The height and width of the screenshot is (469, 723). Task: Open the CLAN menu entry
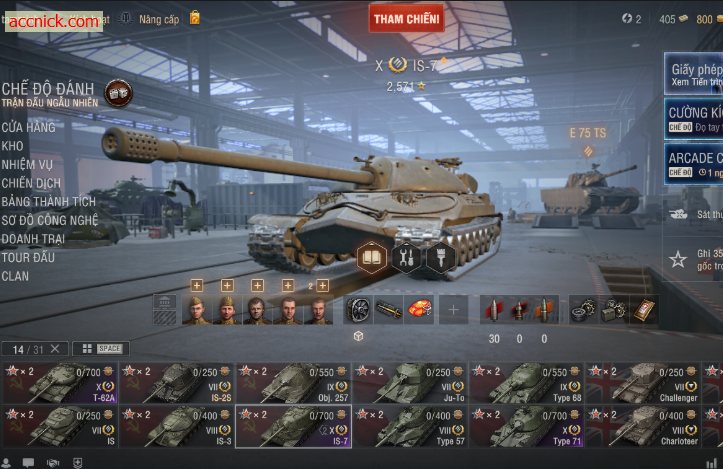click(15, 276)
